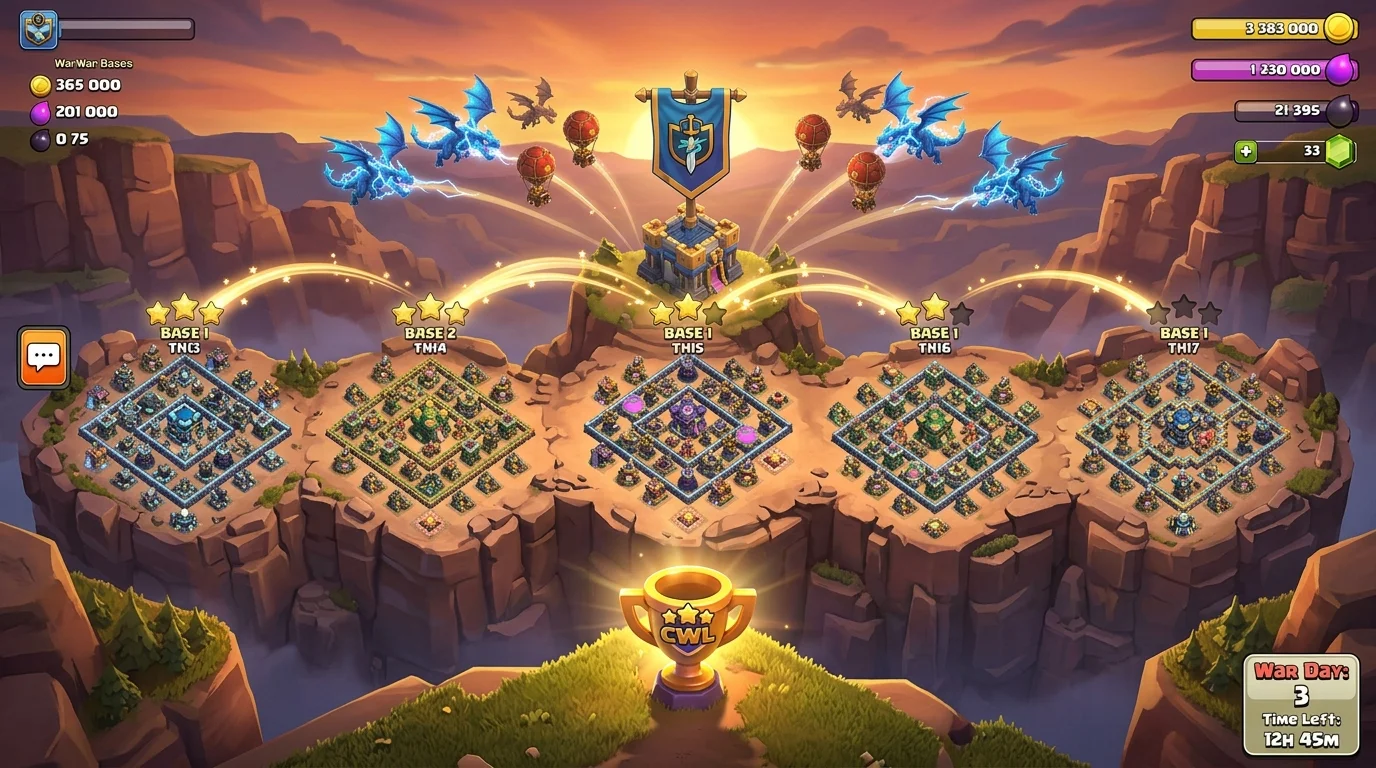Select the central Town Hall base thumbnail
1376x768 pixels.
[686, 440]
